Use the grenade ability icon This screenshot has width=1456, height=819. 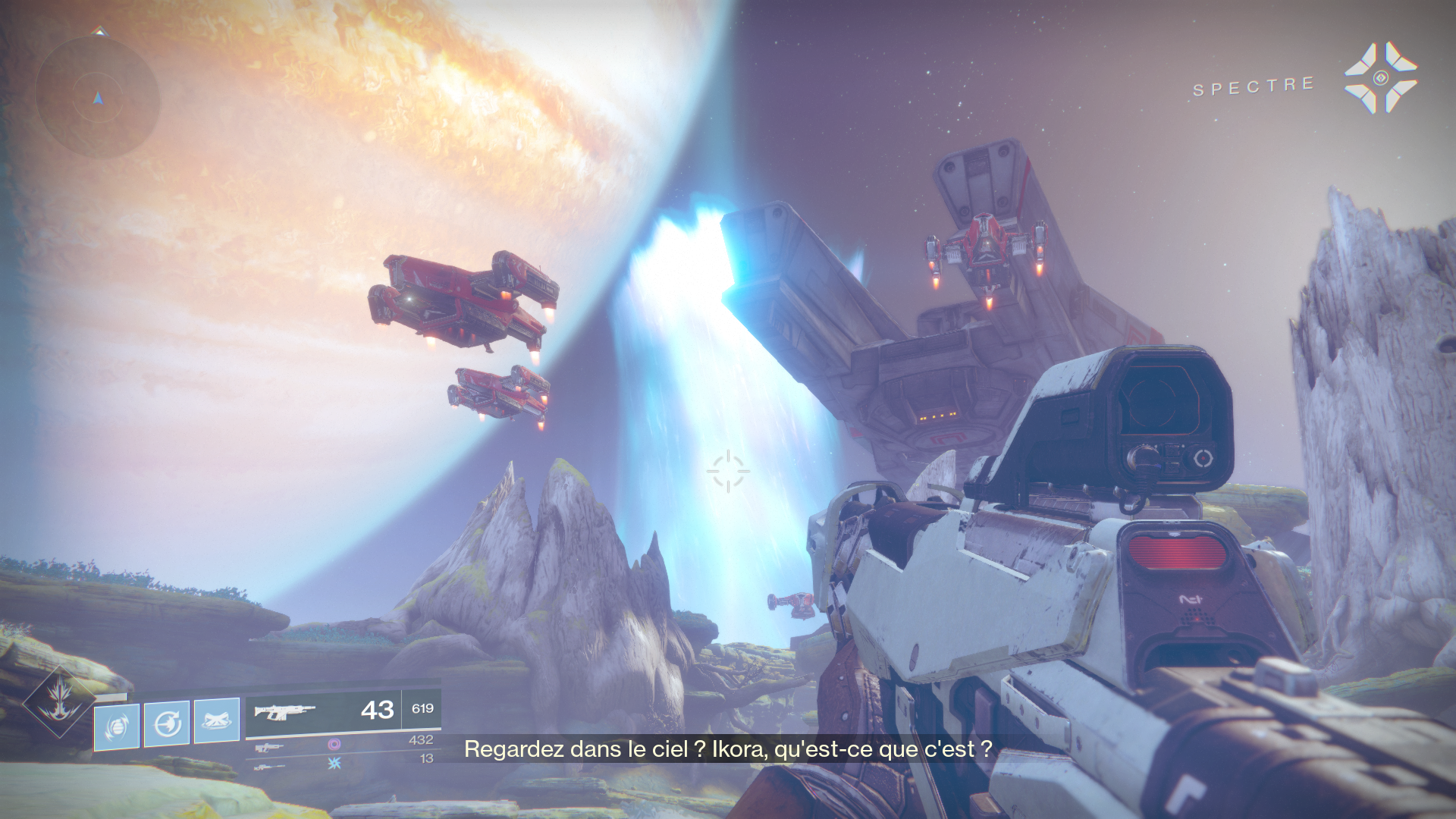click(117, 726)
